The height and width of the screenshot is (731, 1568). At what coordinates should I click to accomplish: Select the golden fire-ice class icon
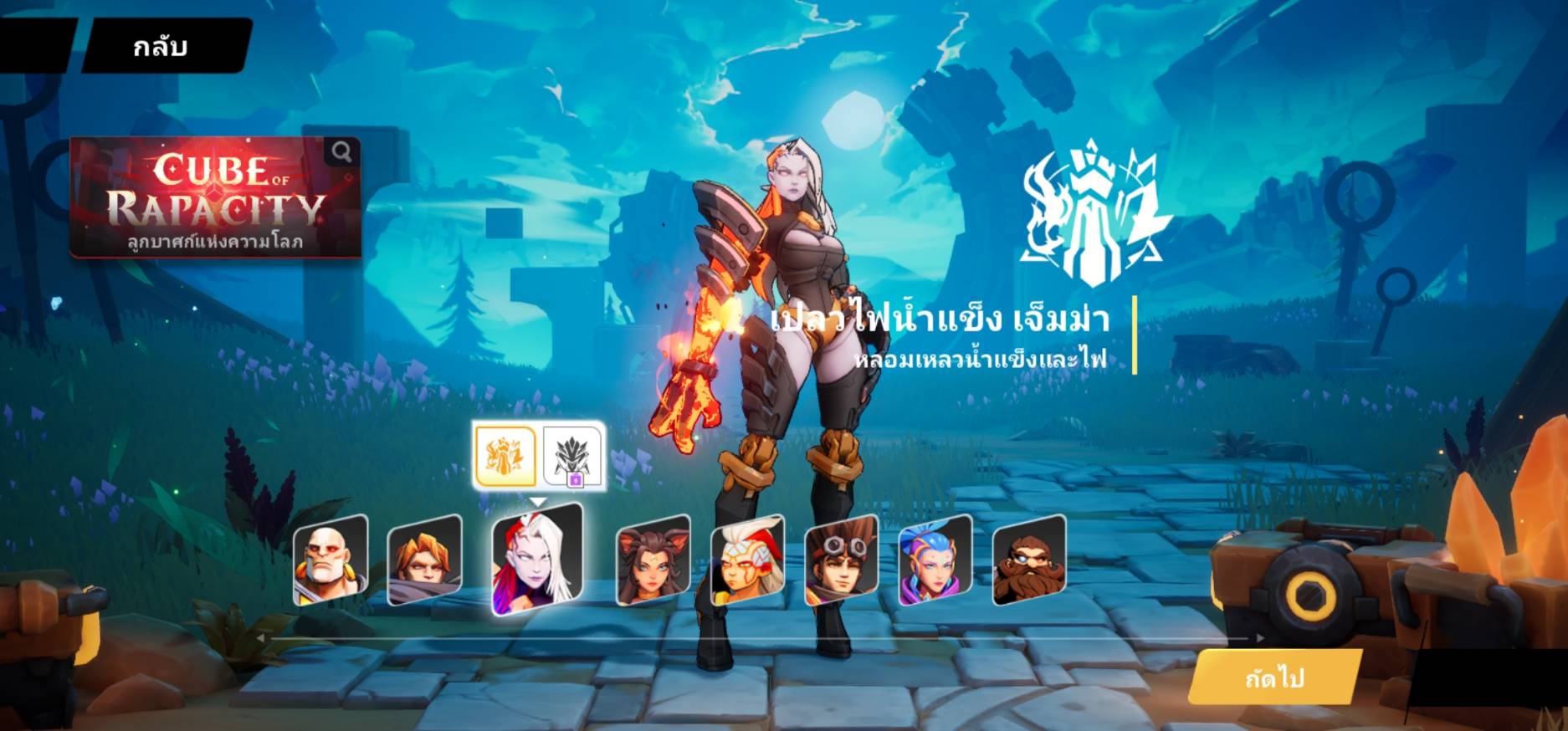pos(505,456)
